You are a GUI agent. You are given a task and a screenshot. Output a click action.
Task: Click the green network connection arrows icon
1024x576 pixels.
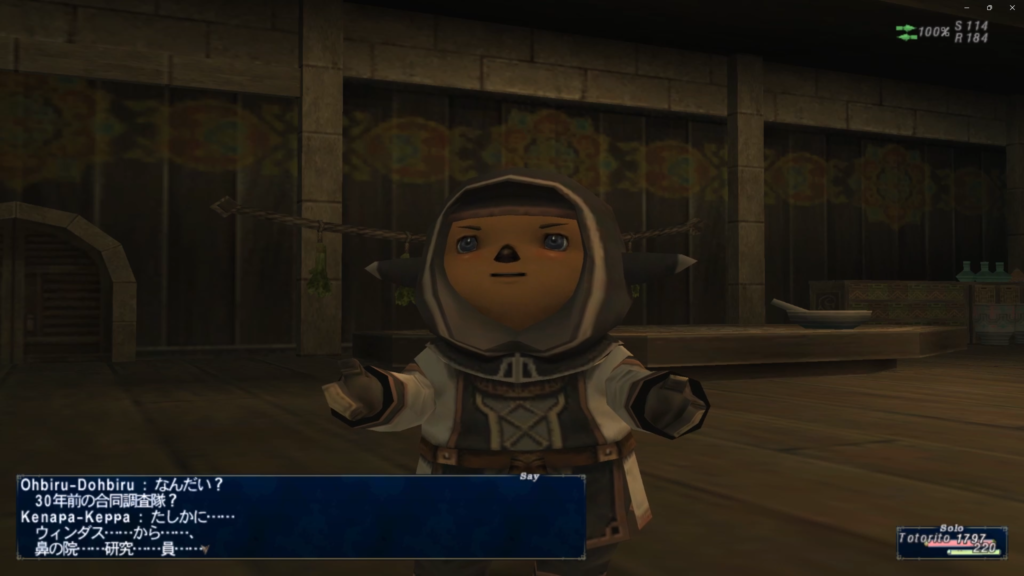[x=906, y=32]
